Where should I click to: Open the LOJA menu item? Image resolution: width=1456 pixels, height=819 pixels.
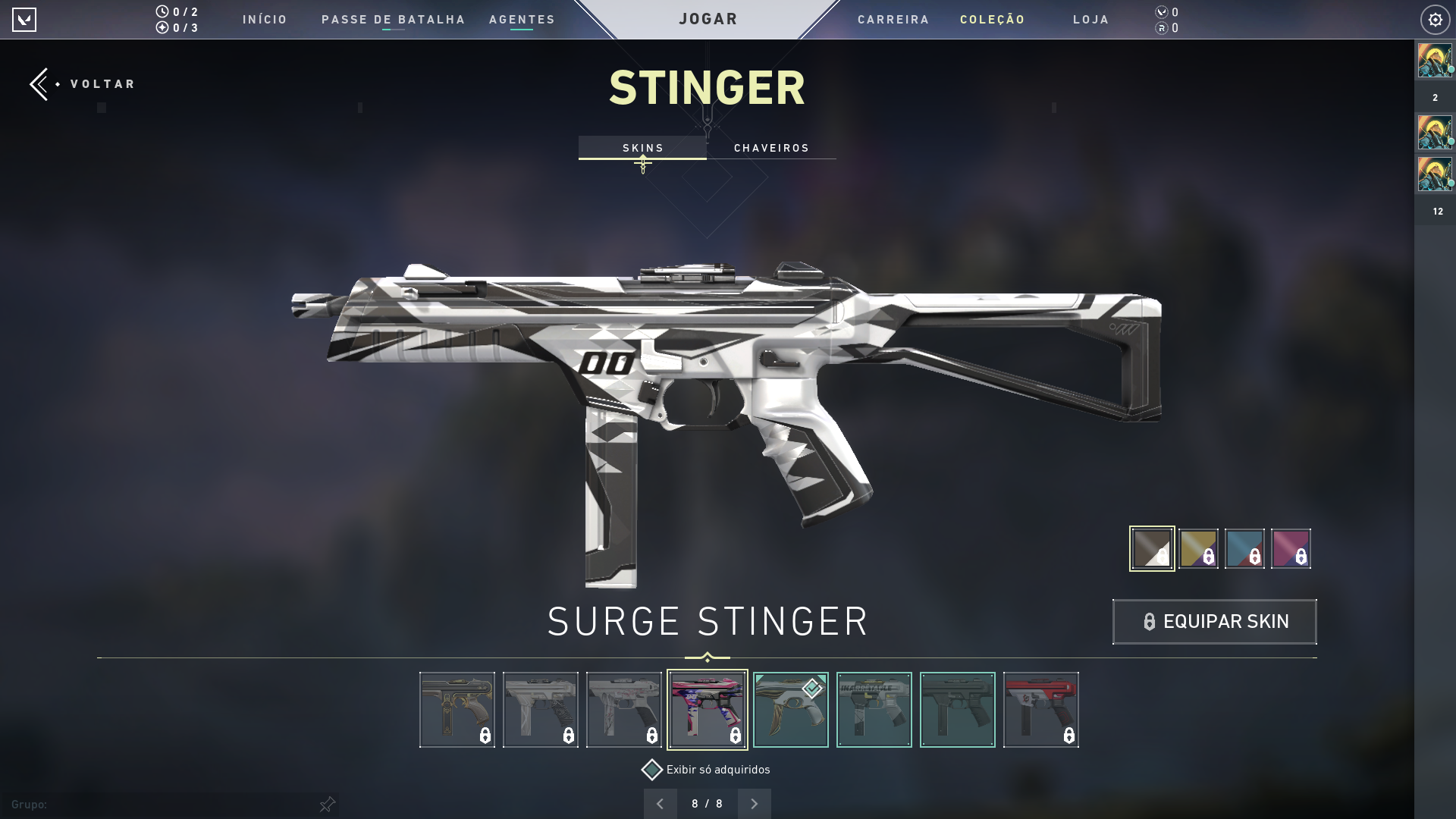tap(1090, 20)
